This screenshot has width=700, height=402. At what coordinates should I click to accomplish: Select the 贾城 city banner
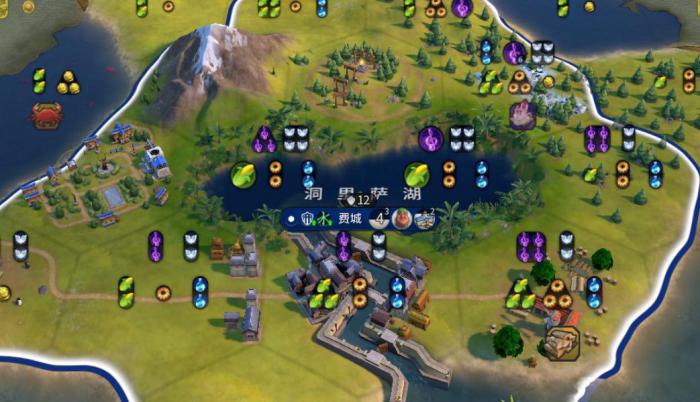(x=348, y=218)
